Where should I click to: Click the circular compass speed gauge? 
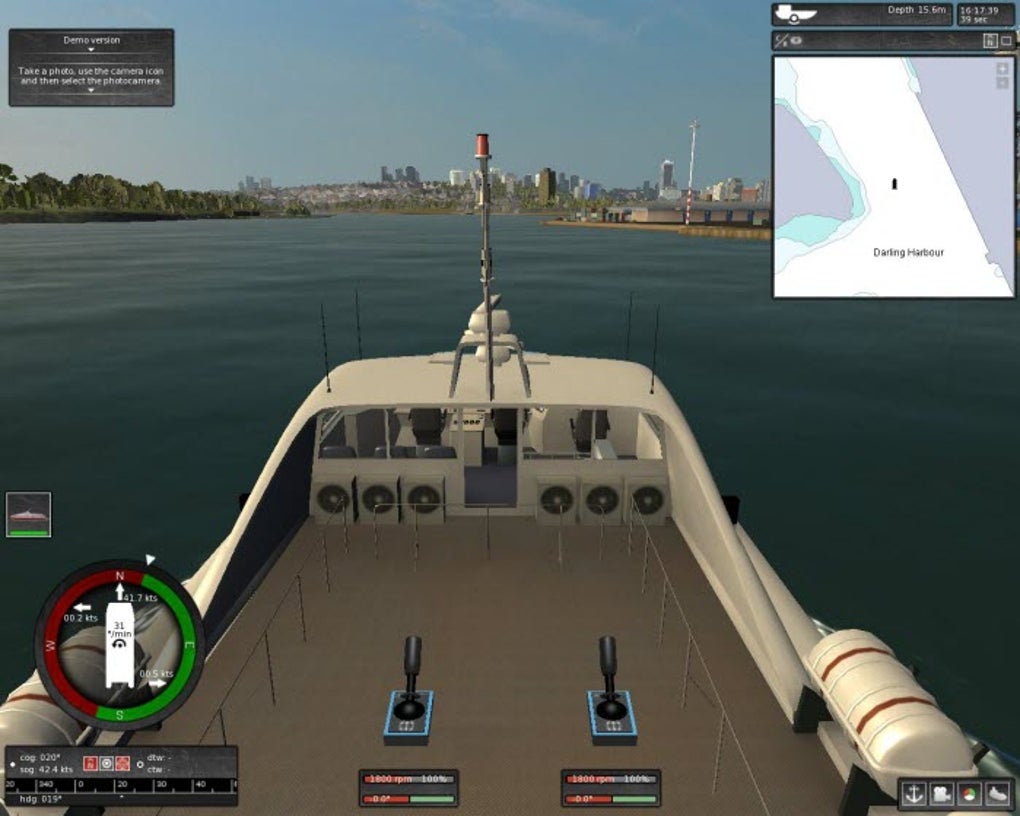click(119, 645)
